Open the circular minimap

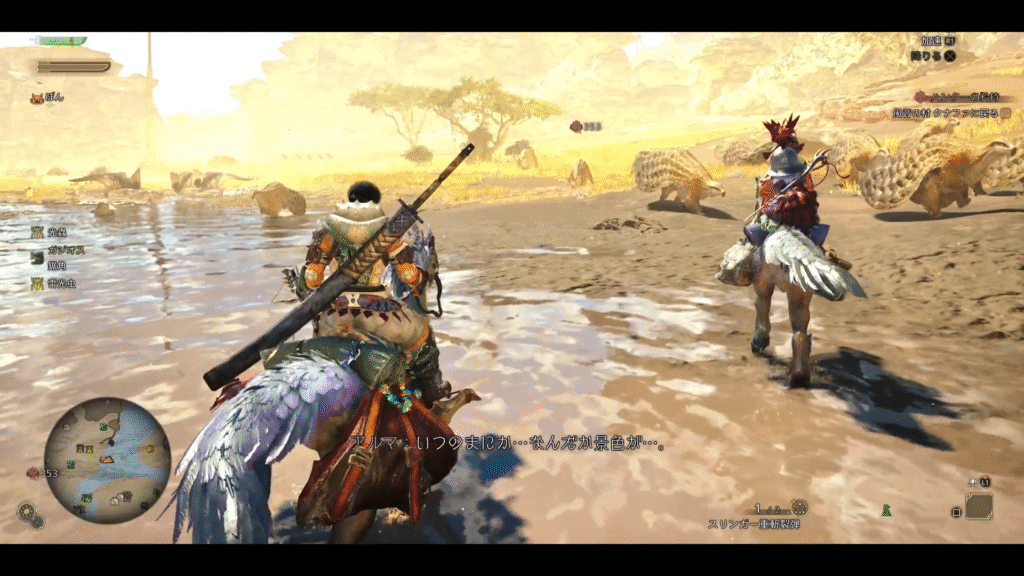pyautogui.click(x=107, y=459)
